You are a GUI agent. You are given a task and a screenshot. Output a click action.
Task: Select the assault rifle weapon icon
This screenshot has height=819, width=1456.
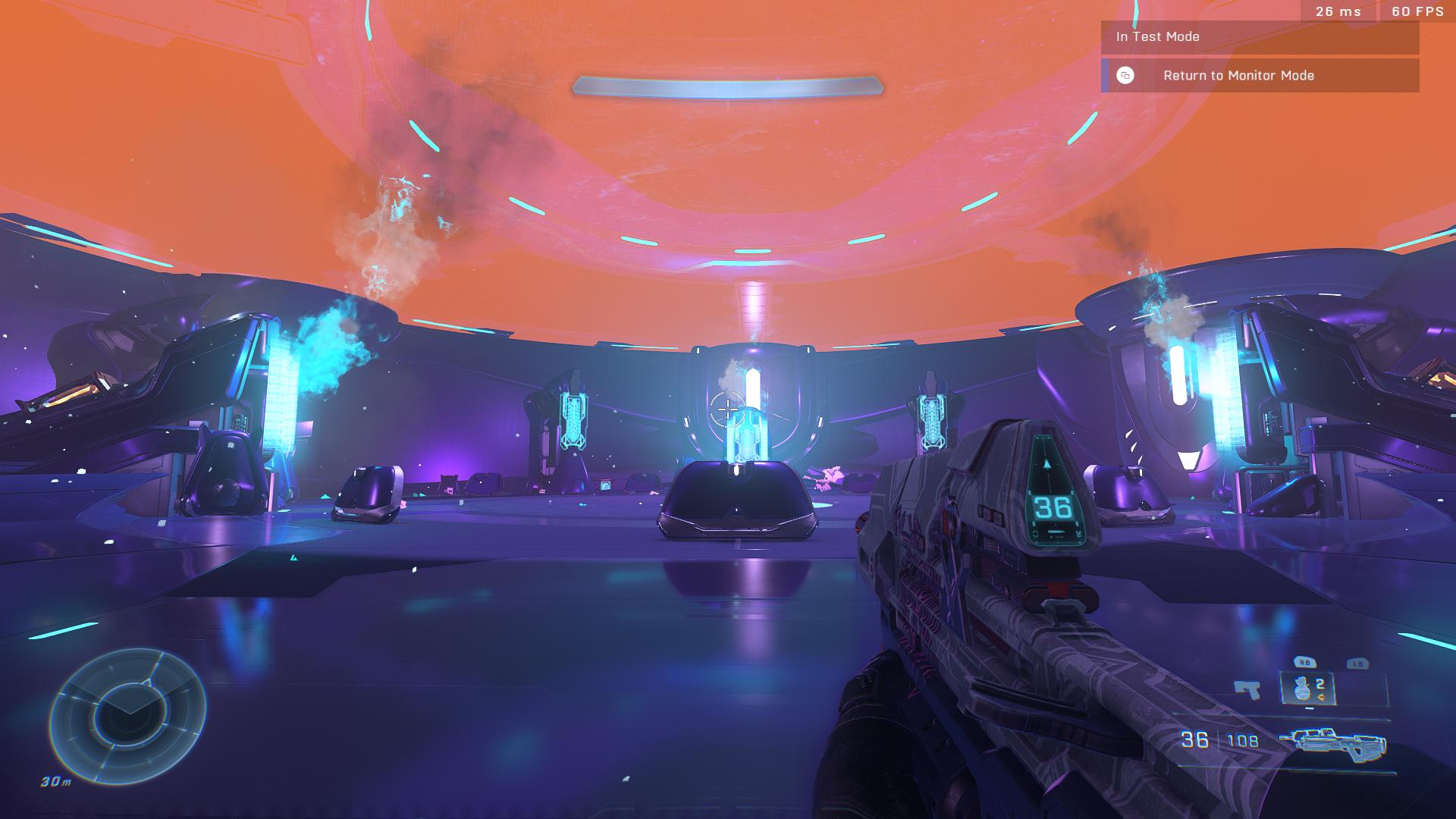(1332, 741)
